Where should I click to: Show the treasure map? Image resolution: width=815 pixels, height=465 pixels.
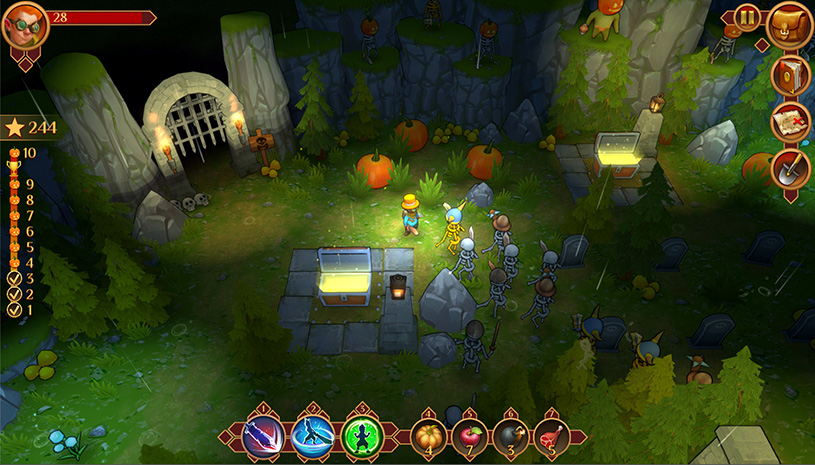click(789, 121)
